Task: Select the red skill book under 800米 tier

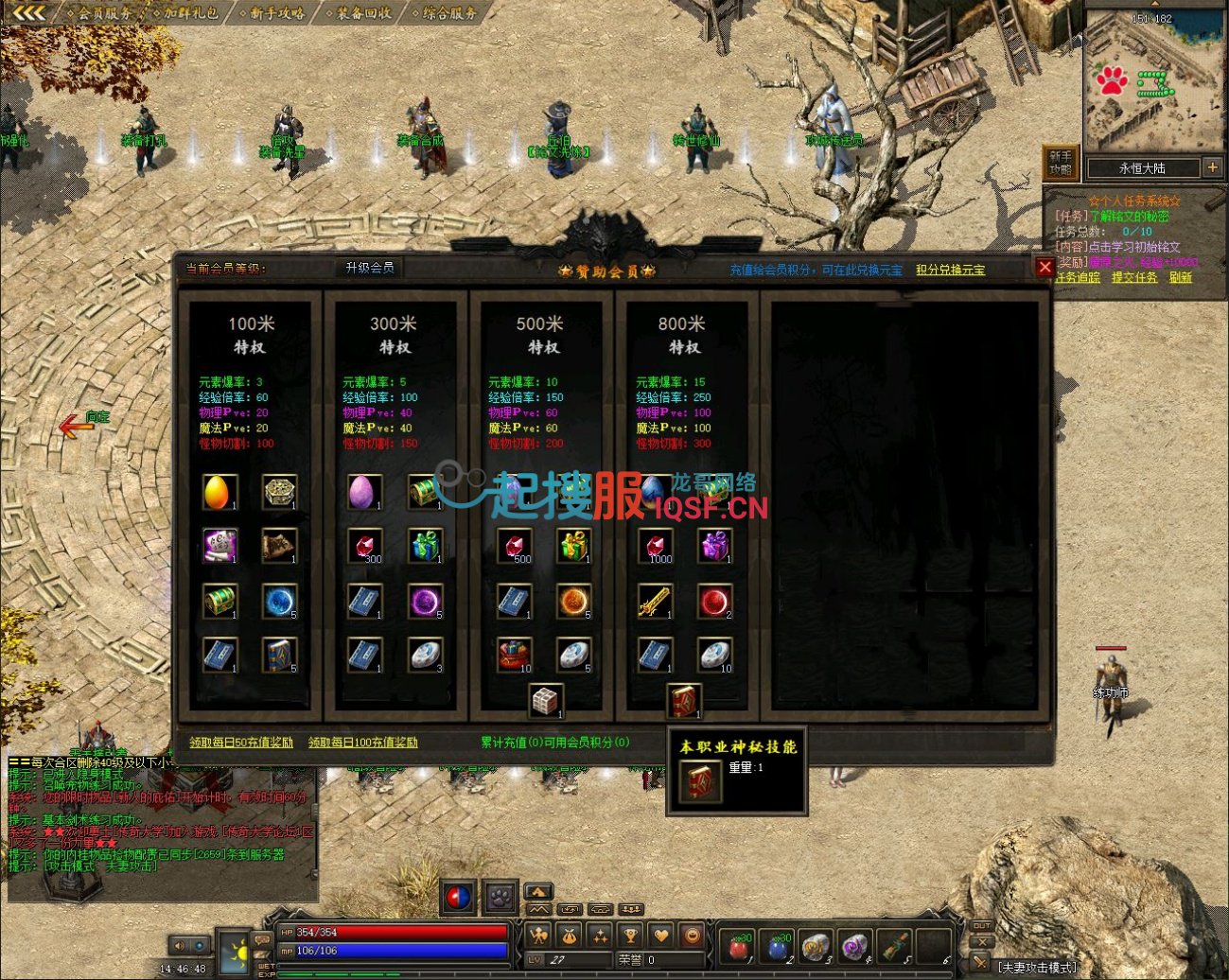Action: click(683, 701)
